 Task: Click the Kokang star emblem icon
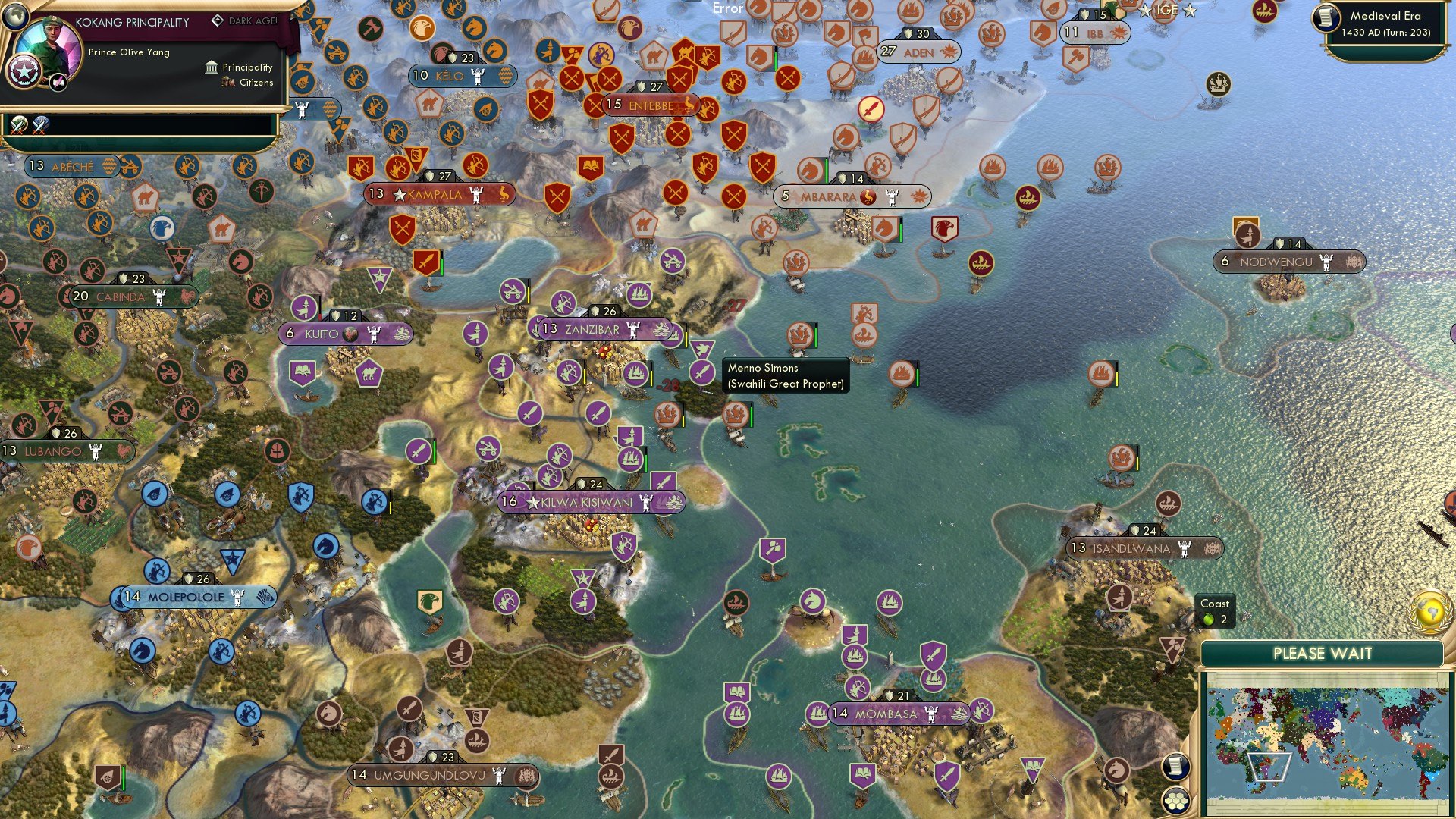24,72
